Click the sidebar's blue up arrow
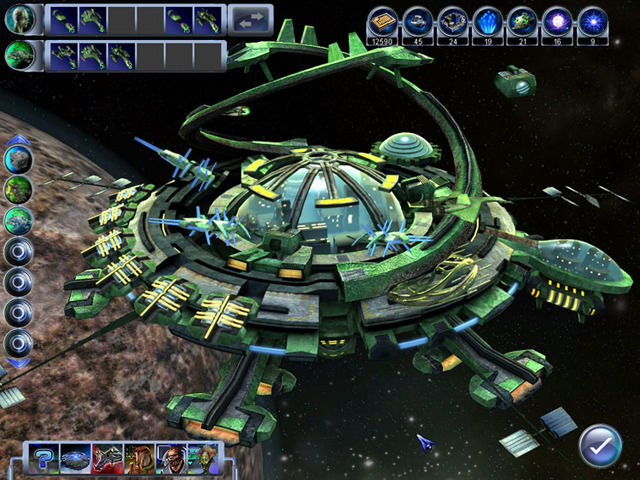This screenshot has width=640, height=480. (x=19, y=138)
